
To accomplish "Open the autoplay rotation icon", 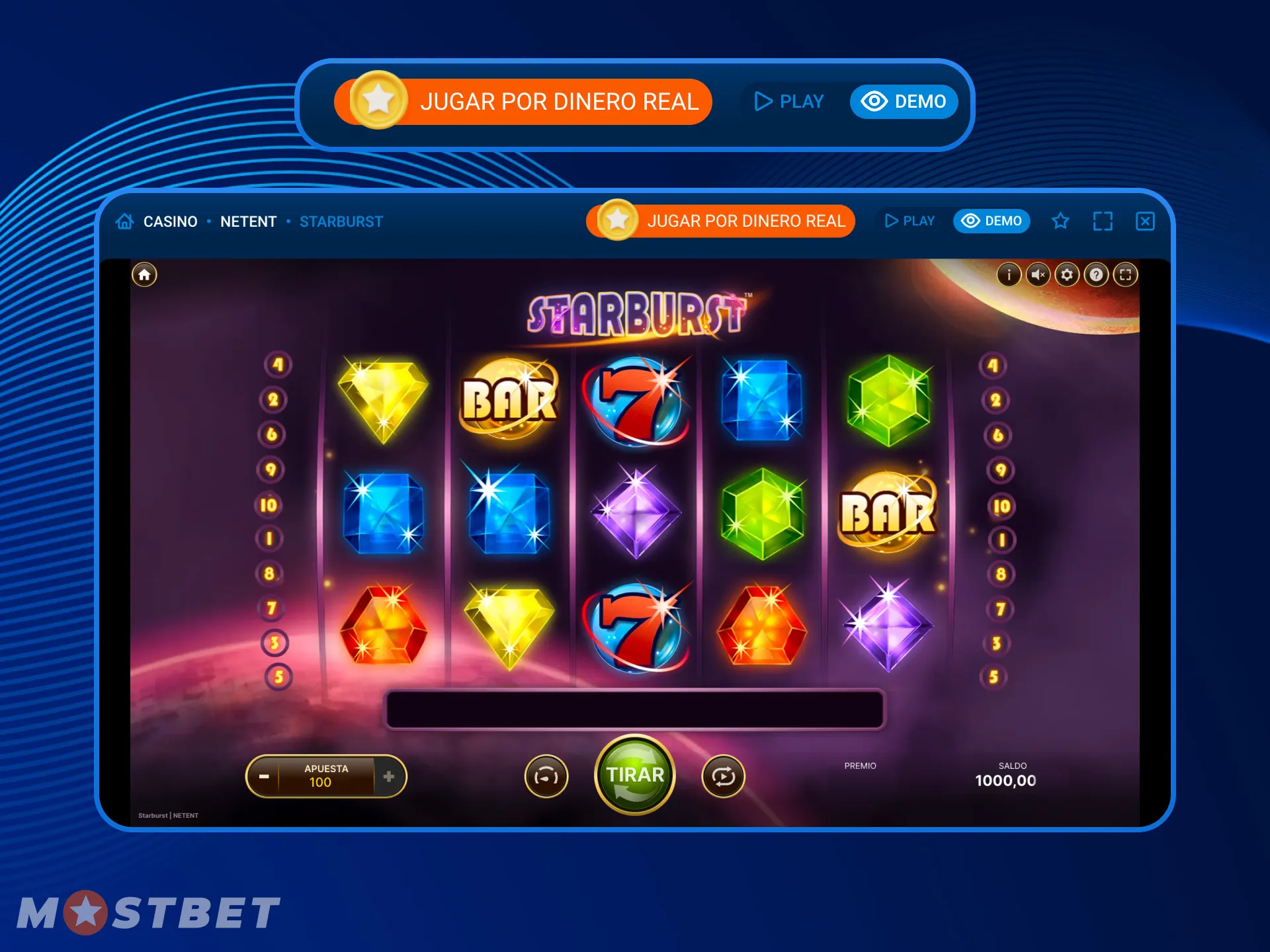I will tap(723, 775).
